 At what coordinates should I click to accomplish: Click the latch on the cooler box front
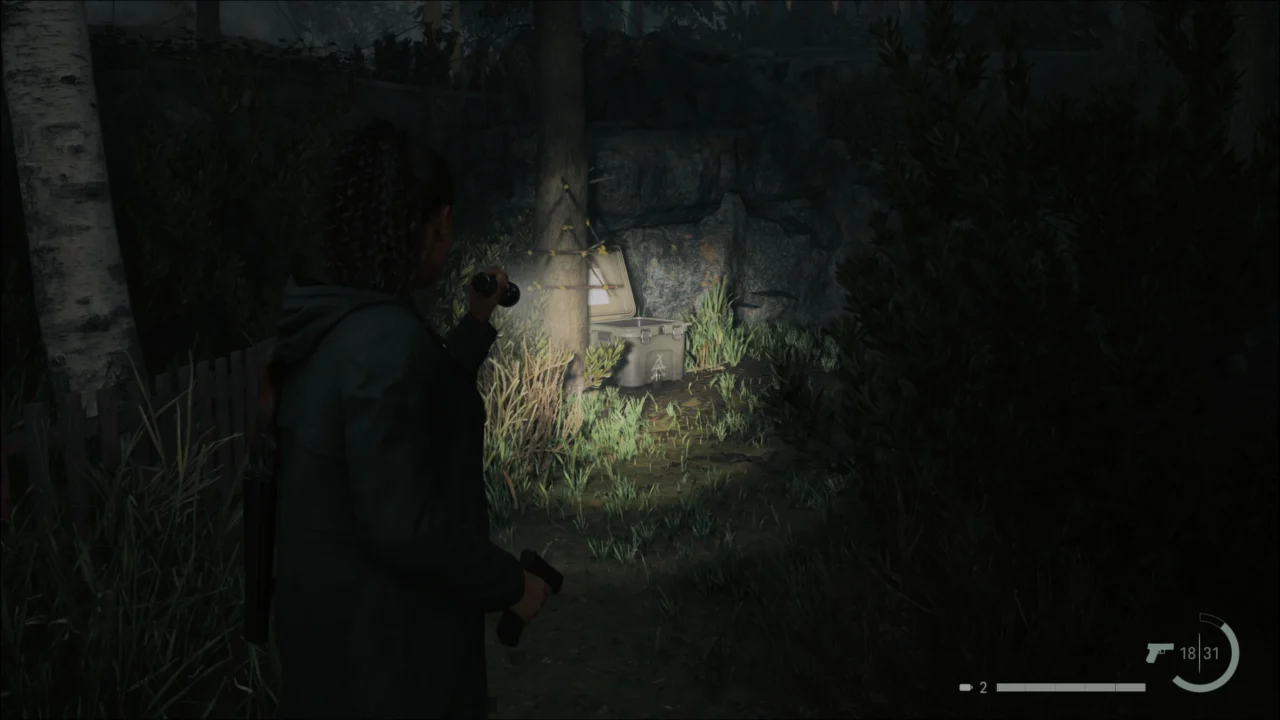[x=645, y=335]
